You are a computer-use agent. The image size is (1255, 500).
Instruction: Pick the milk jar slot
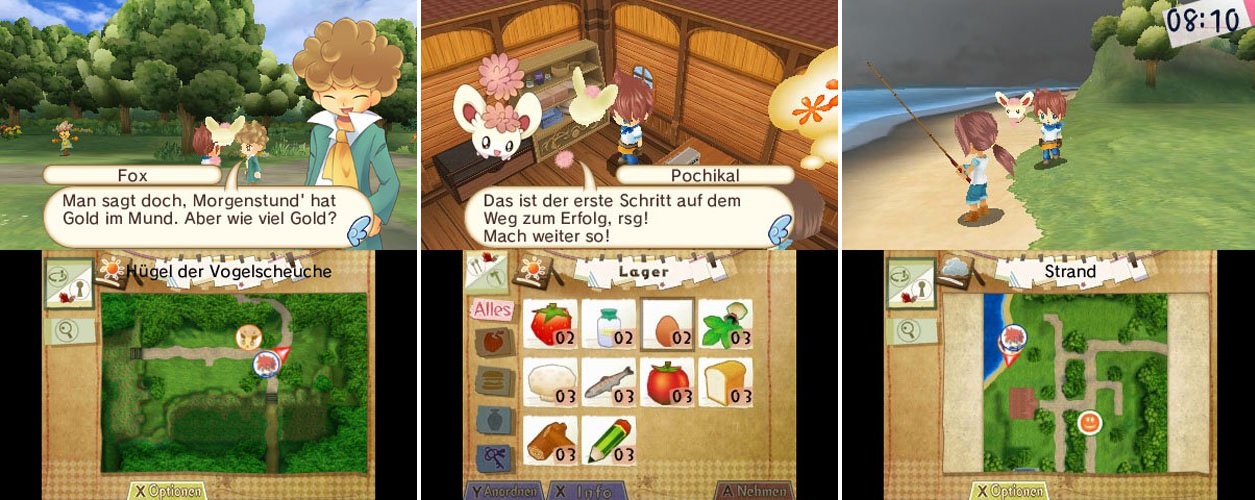[x=609, y=323]
